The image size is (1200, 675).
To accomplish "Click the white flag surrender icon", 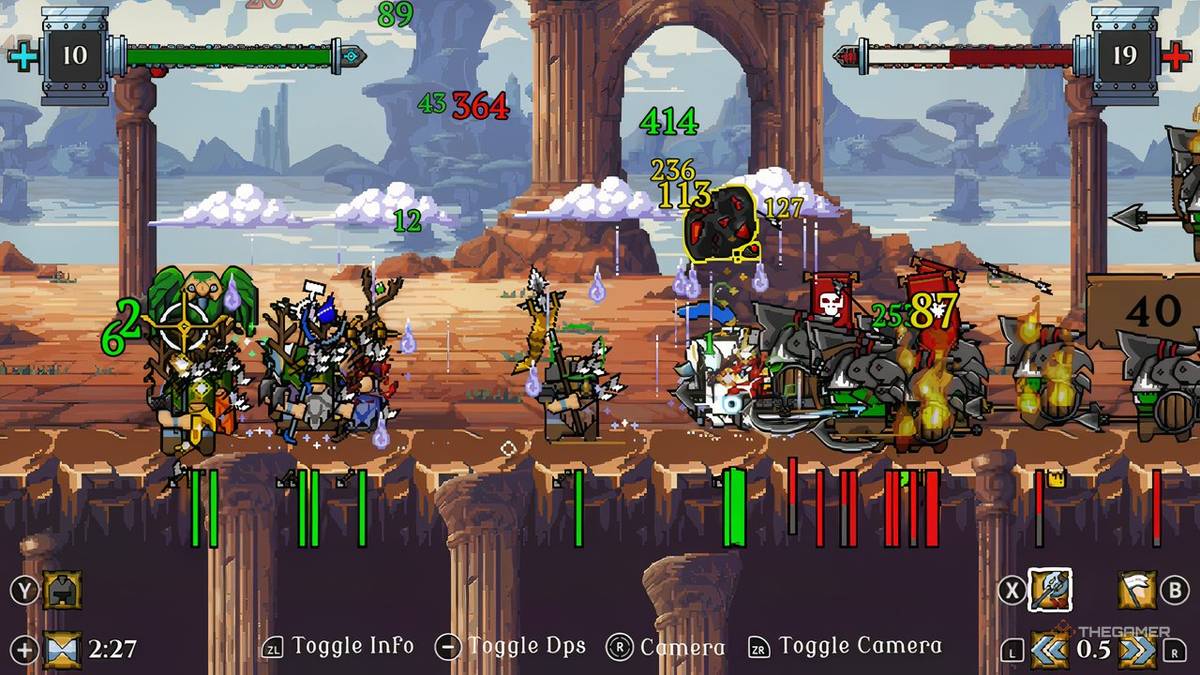I will click(1136, 590).
